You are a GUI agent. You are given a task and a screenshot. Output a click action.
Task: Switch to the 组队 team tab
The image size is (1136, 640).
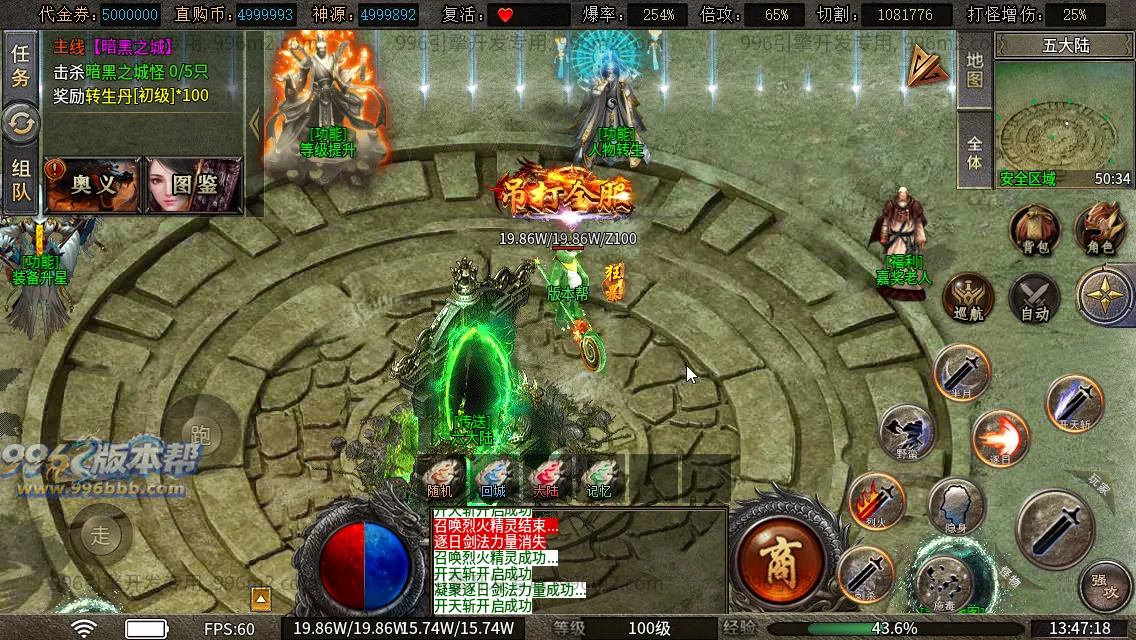tap(20, 182)
